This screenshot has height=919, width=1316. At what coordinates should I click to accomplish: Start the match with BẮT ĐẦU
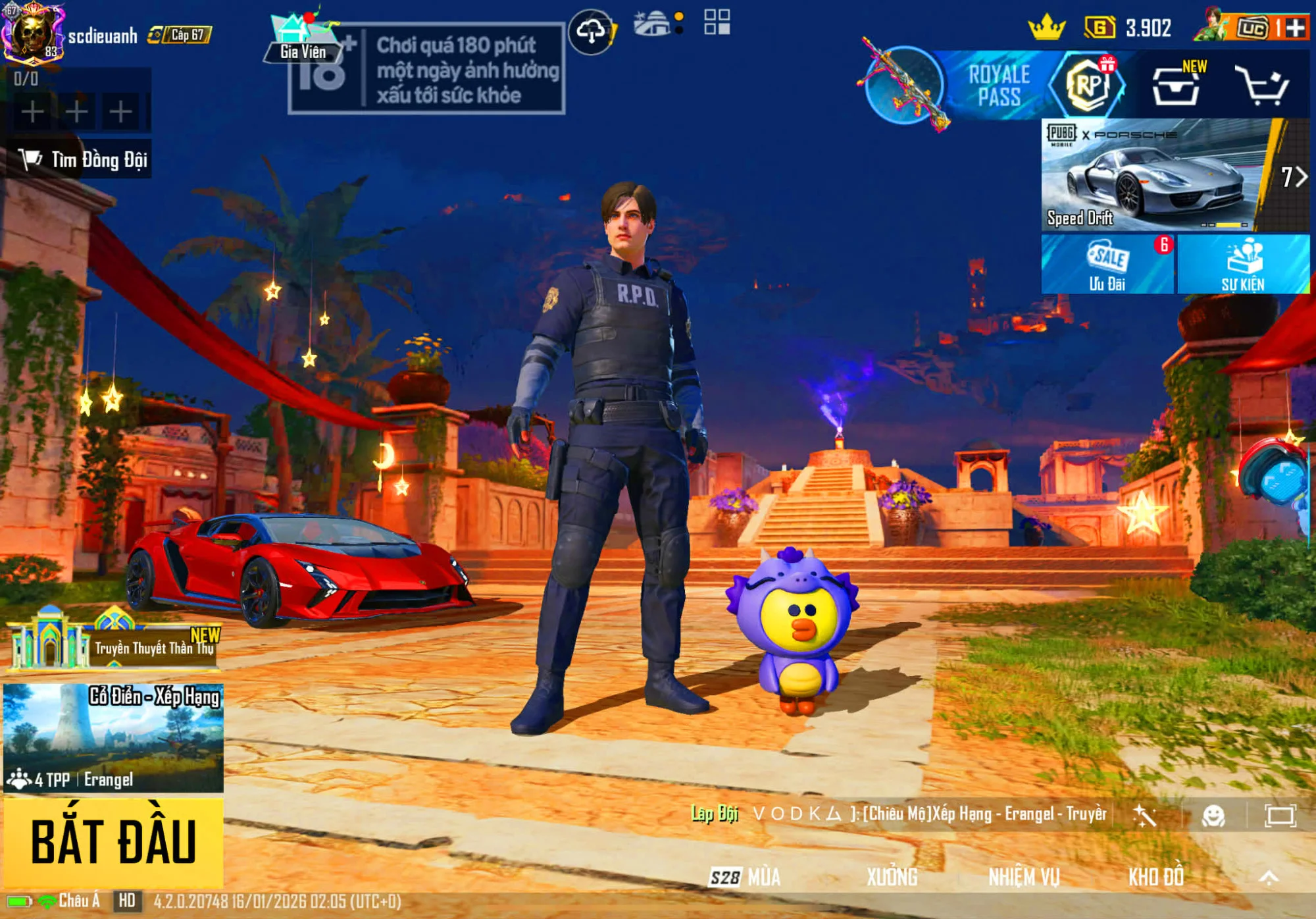click(x=113, y=841)
